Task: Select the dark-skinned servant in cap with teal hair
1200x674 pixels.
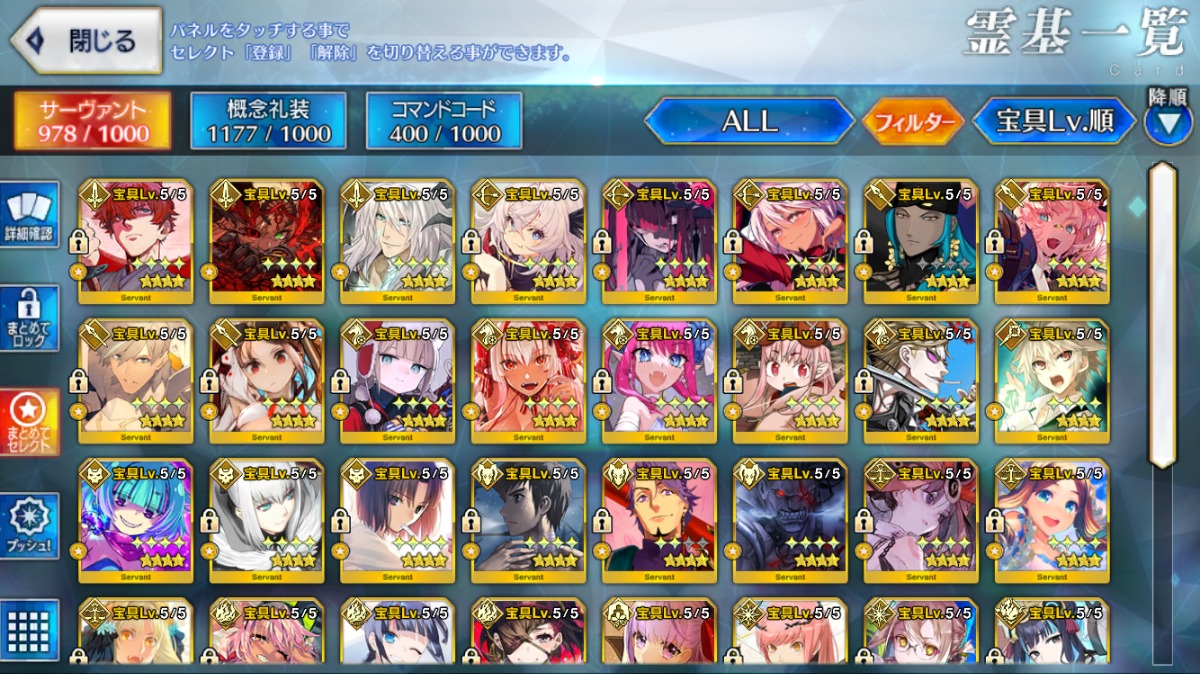Action: click(x=921, y=241)
